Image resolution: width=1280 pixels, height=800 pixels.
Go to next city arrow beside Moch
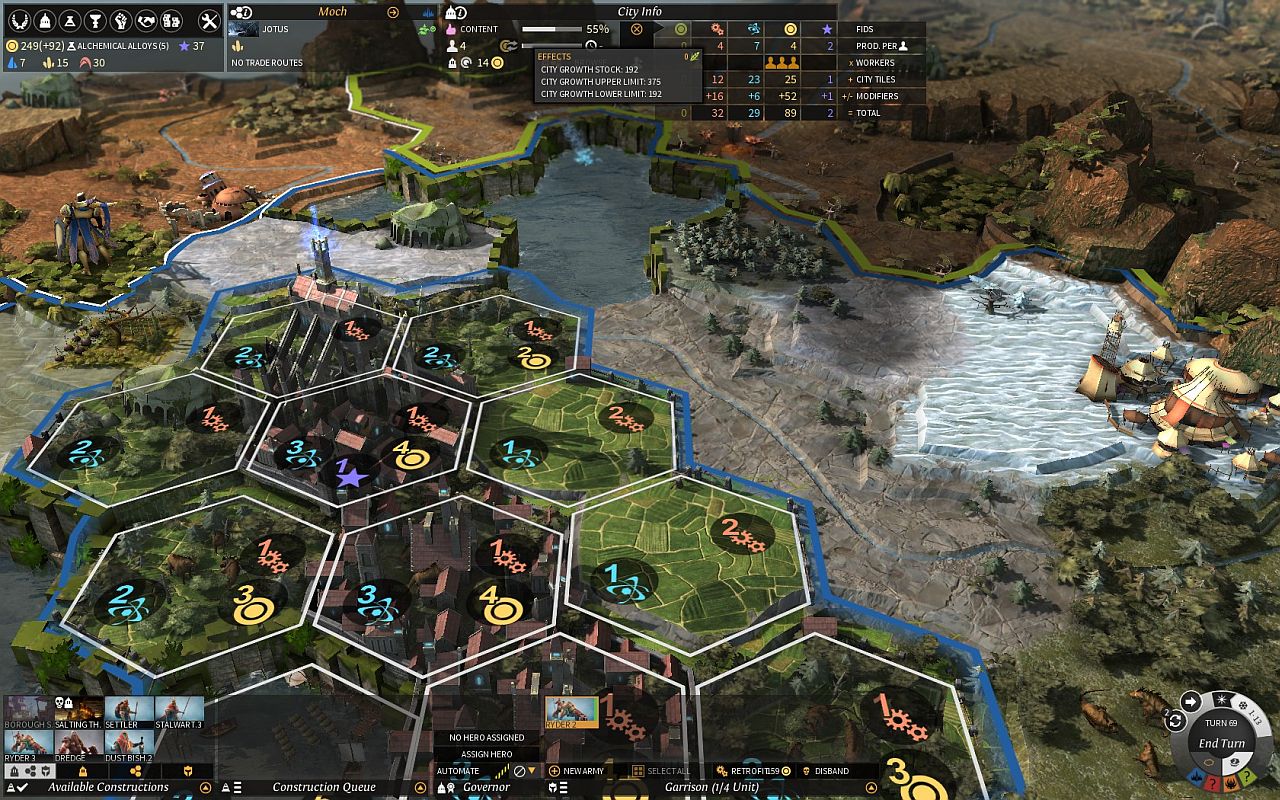pos(393,12)
